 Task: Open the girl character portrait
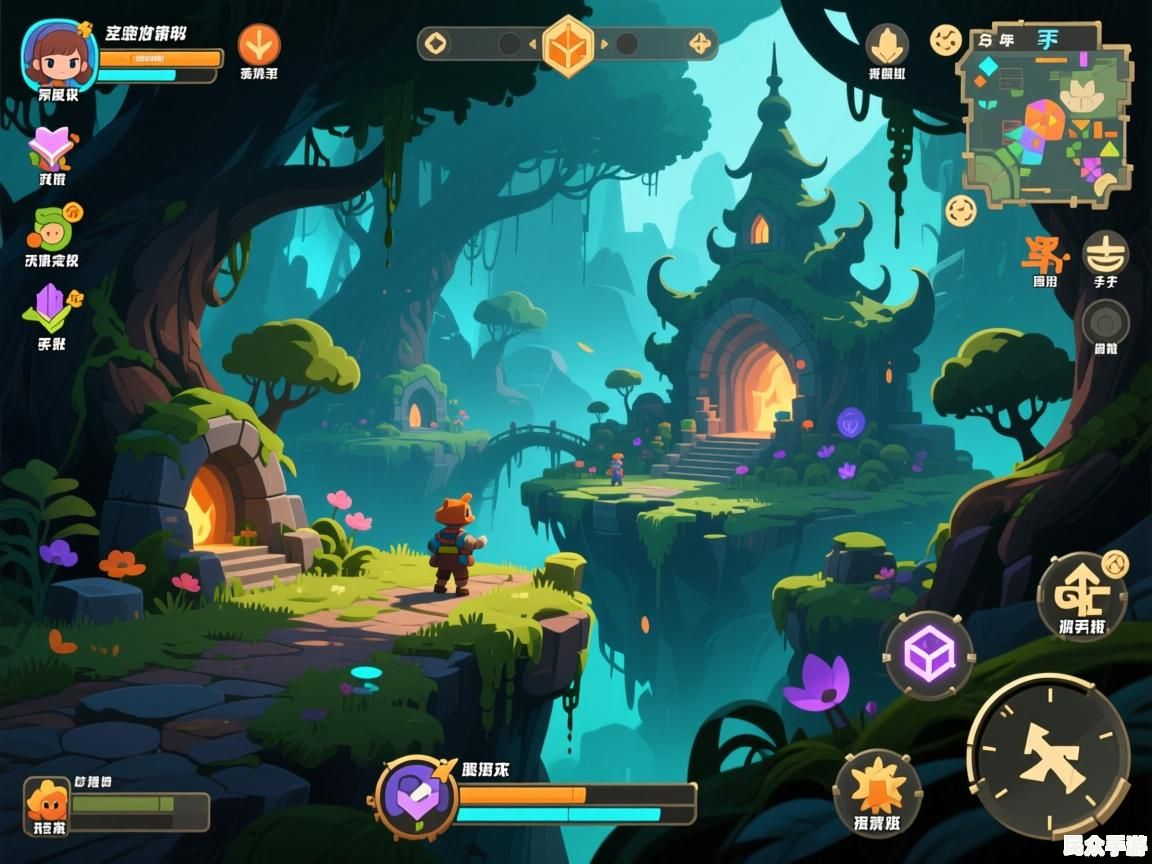click(x=60, y=55)
